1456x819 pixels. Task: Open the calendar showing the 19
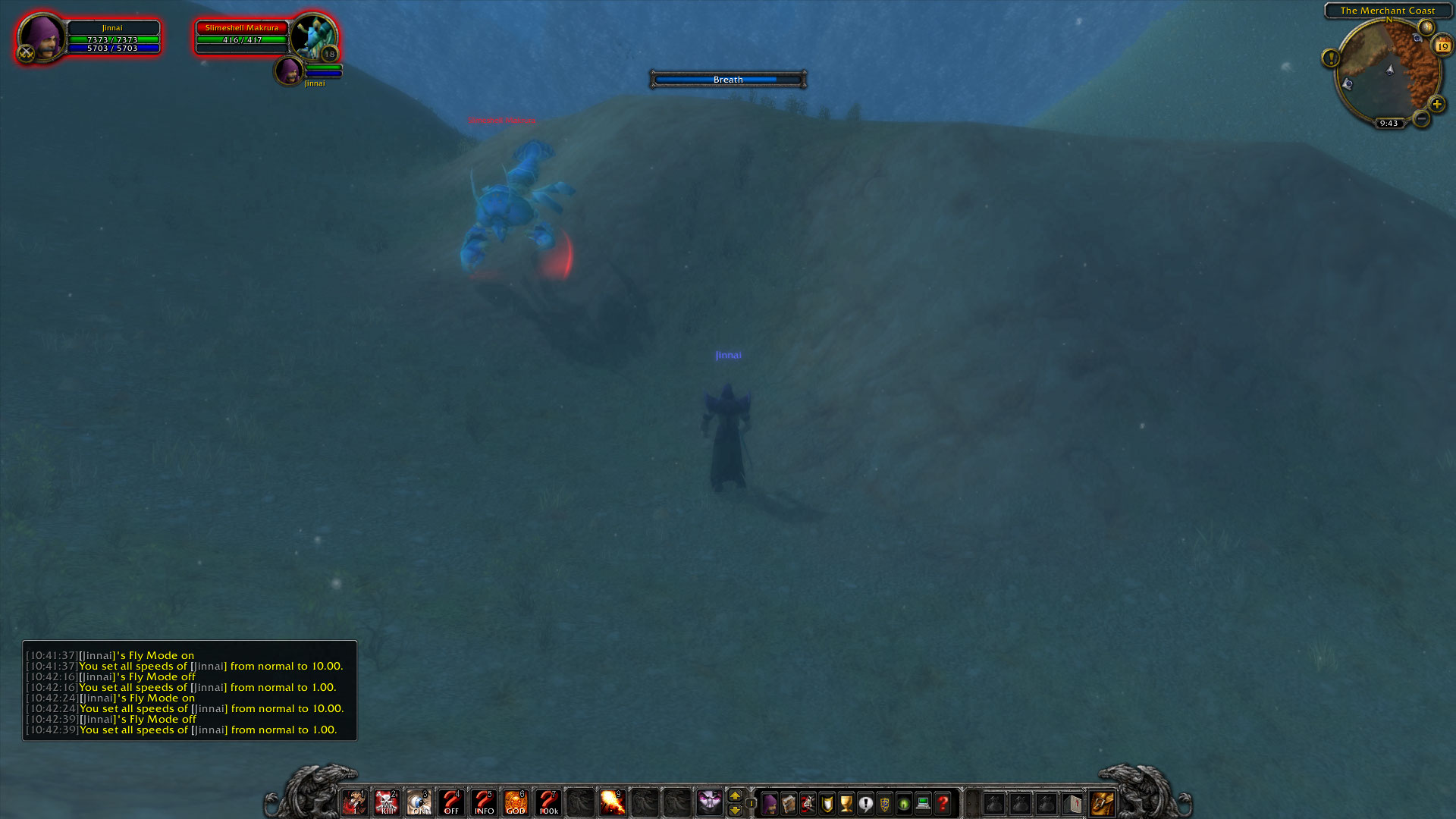(1443, 46)
